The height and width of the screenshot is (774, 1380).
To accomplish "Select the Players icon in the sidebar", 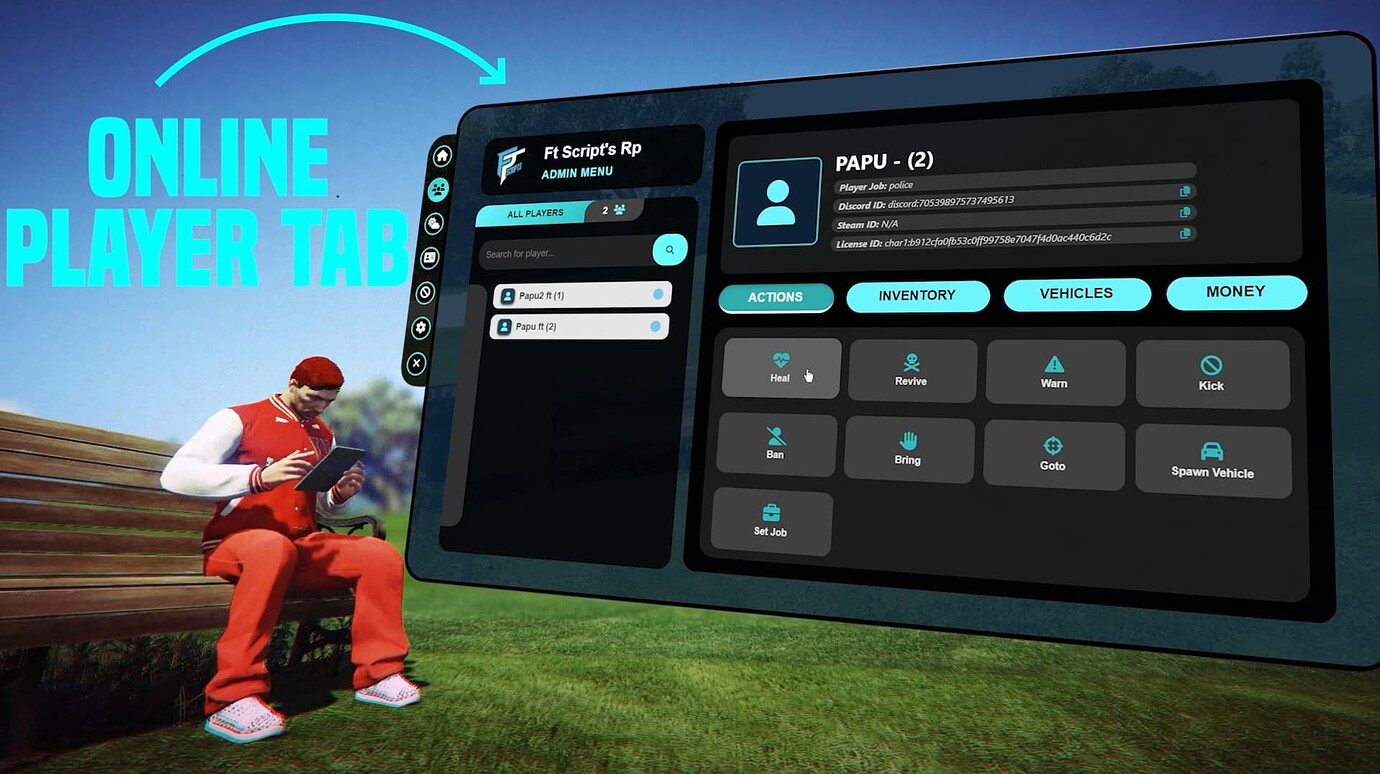I will 438,188.
